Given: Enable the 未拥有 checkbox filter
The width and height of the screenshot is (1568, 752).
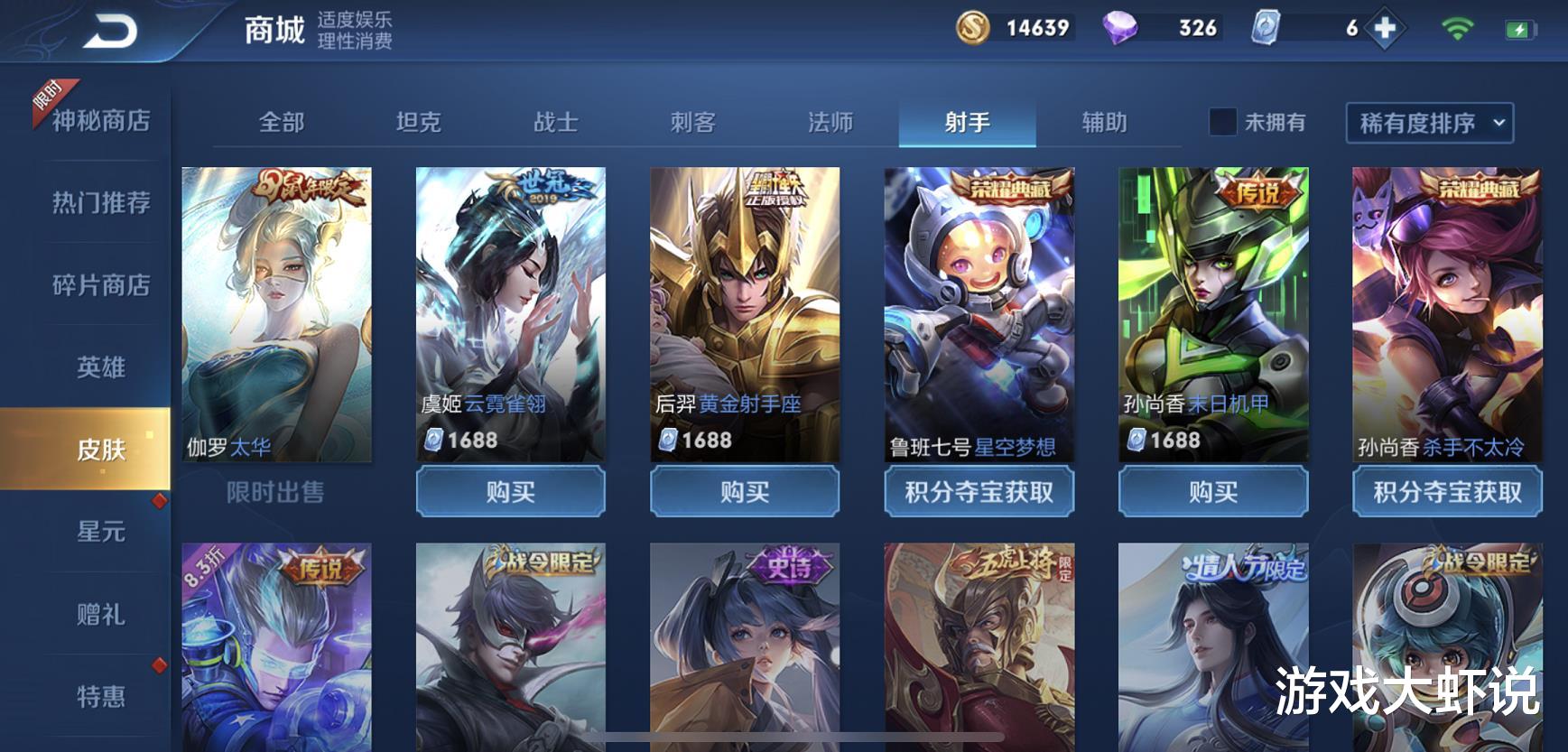Looking at the screenshot, I should (x=1221, y=122).
